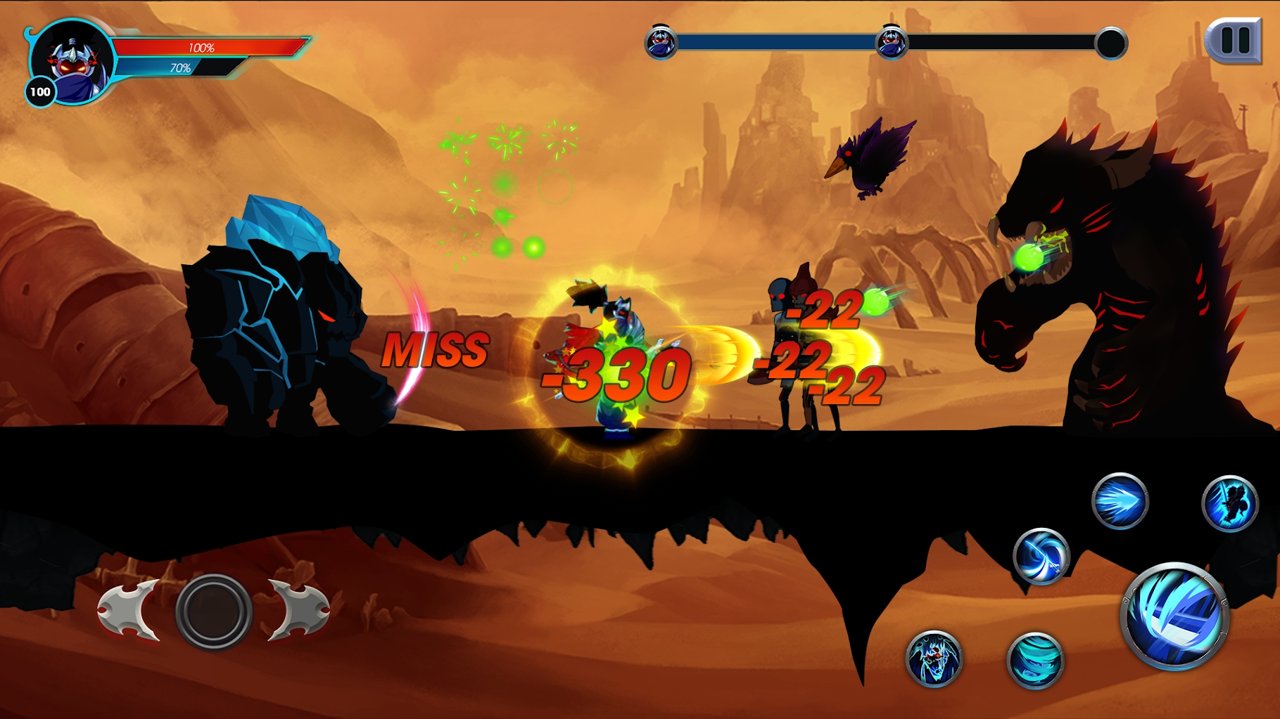Tap the large slash attack button
Screen dimensions: 1280x719
1174,615
